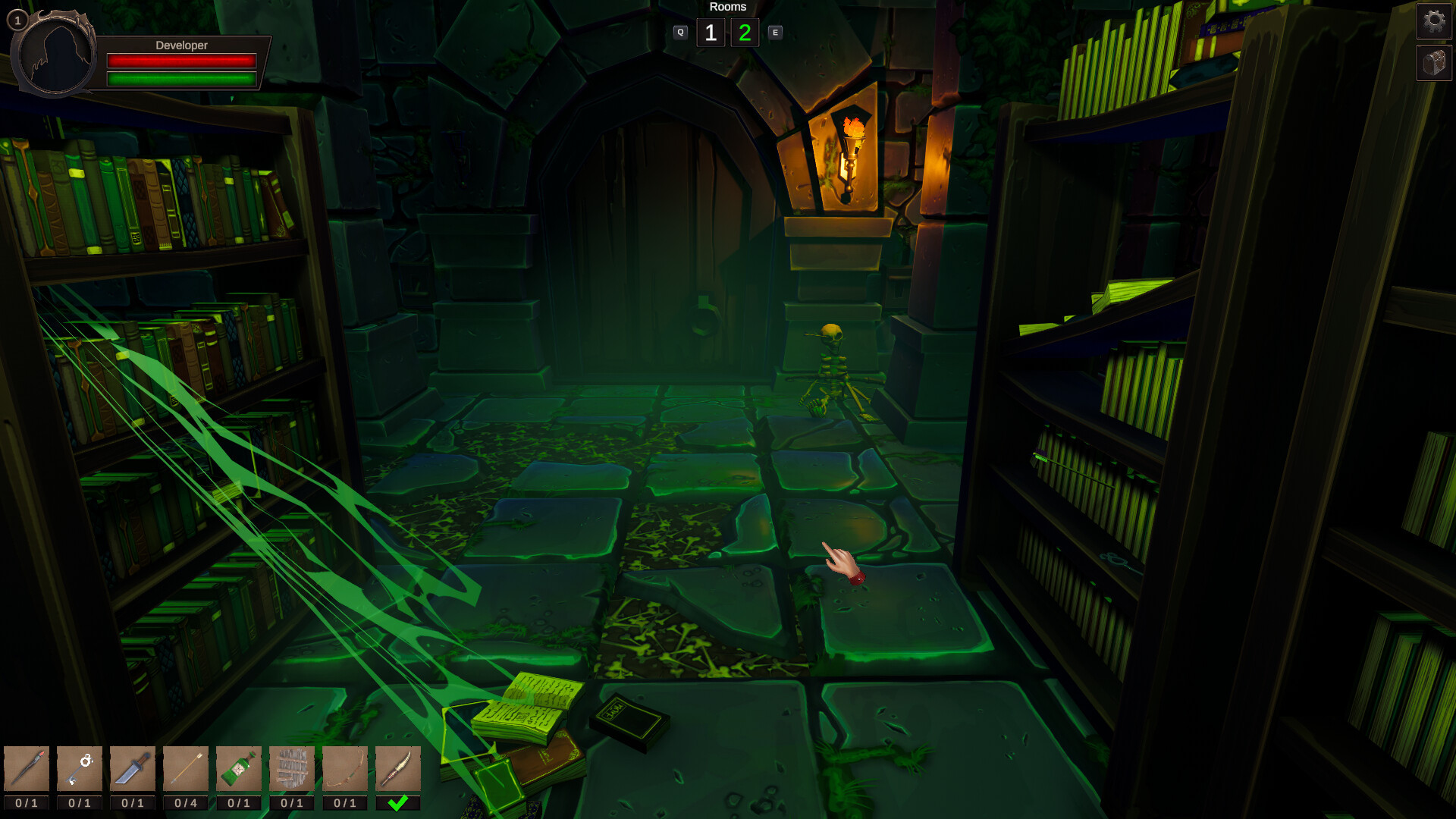Select room 2 tab
This screenshot has height=819, width=1456.
click(x=745, y=33)
